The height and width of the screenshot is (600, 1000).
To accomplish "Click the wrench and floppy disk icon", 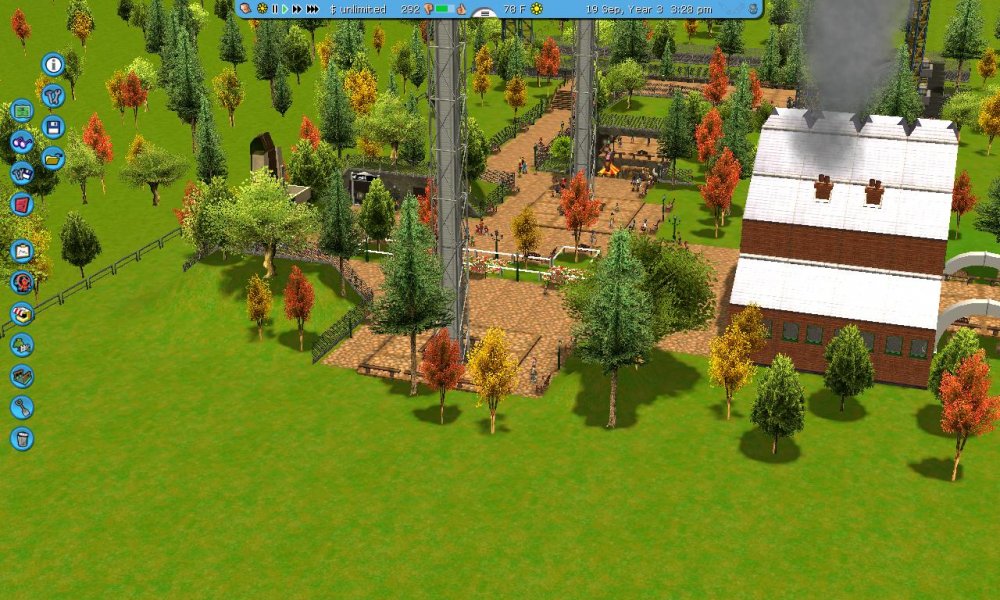I will (22, 173).
